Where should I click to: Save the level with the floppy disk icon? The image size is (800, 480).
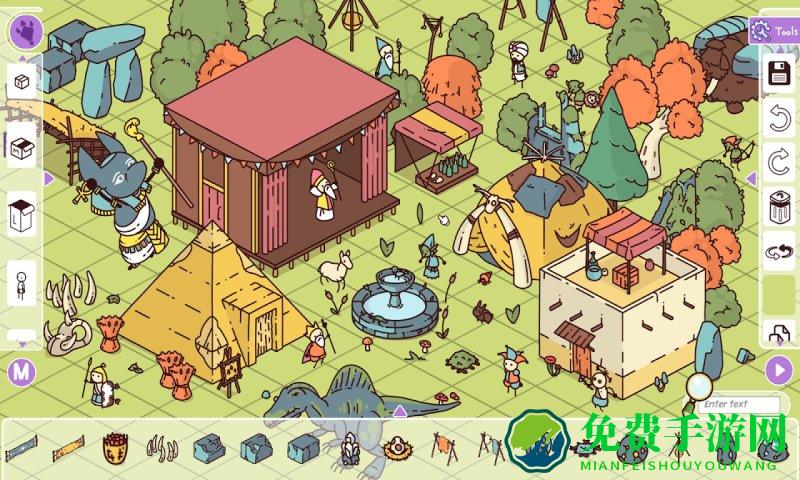pos(779,73)
